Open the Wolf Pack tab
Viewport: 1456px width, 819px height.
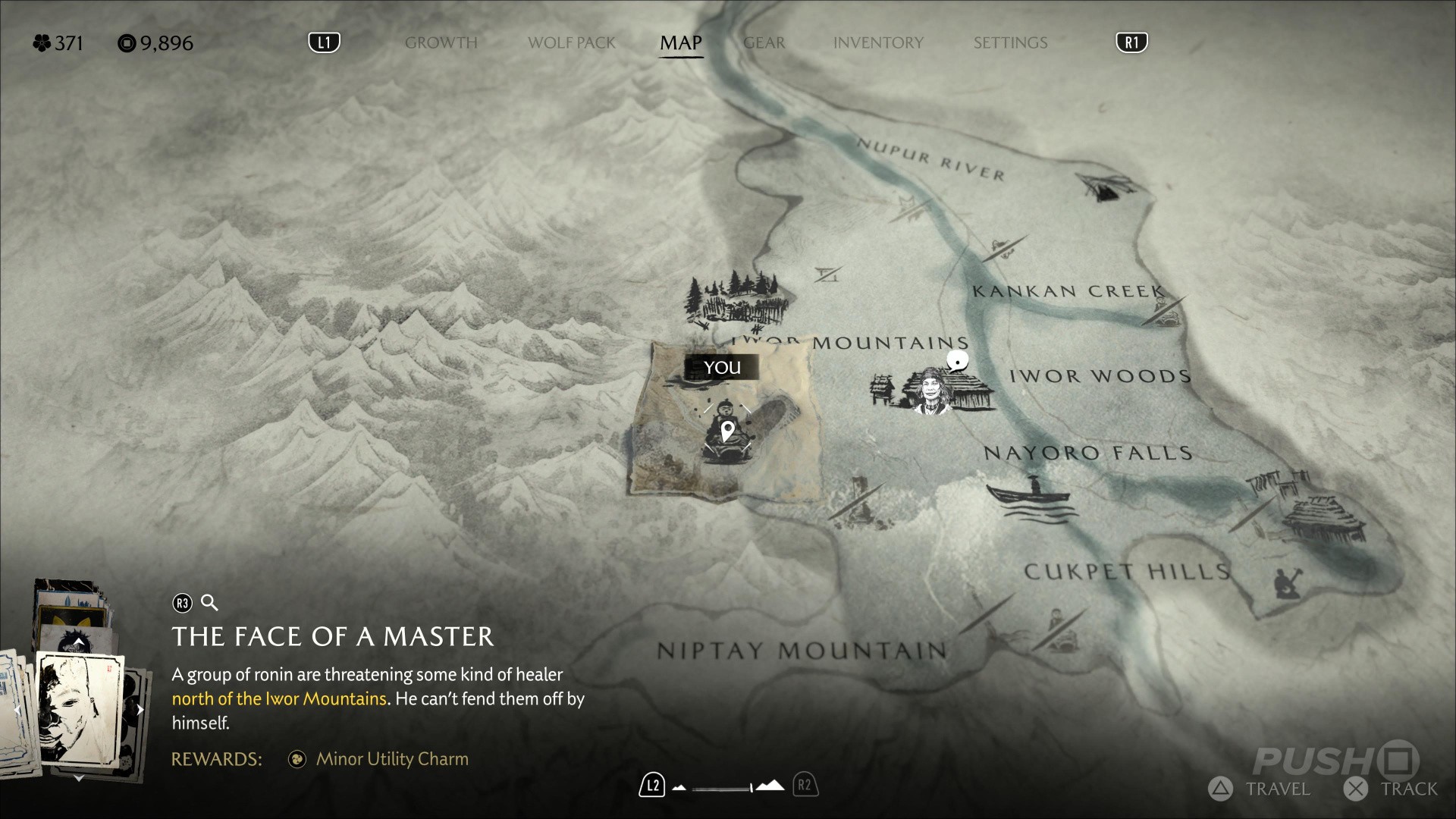[x=572, y=43]
